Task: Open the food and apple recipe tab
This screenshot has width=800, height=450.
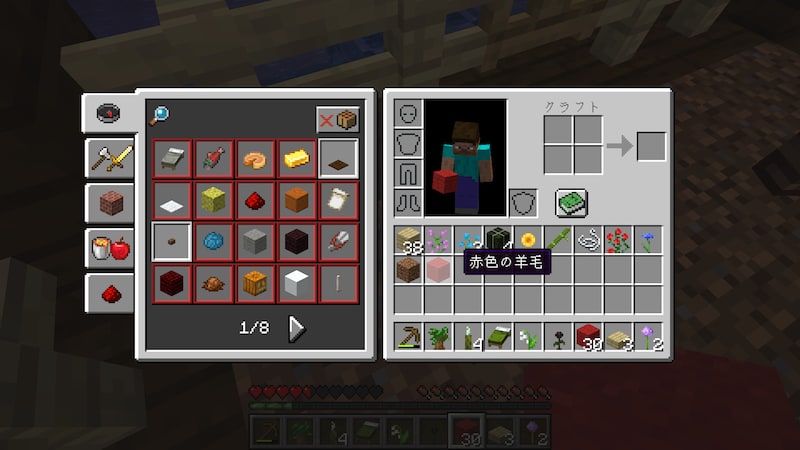Action: (x=108, y=248)
